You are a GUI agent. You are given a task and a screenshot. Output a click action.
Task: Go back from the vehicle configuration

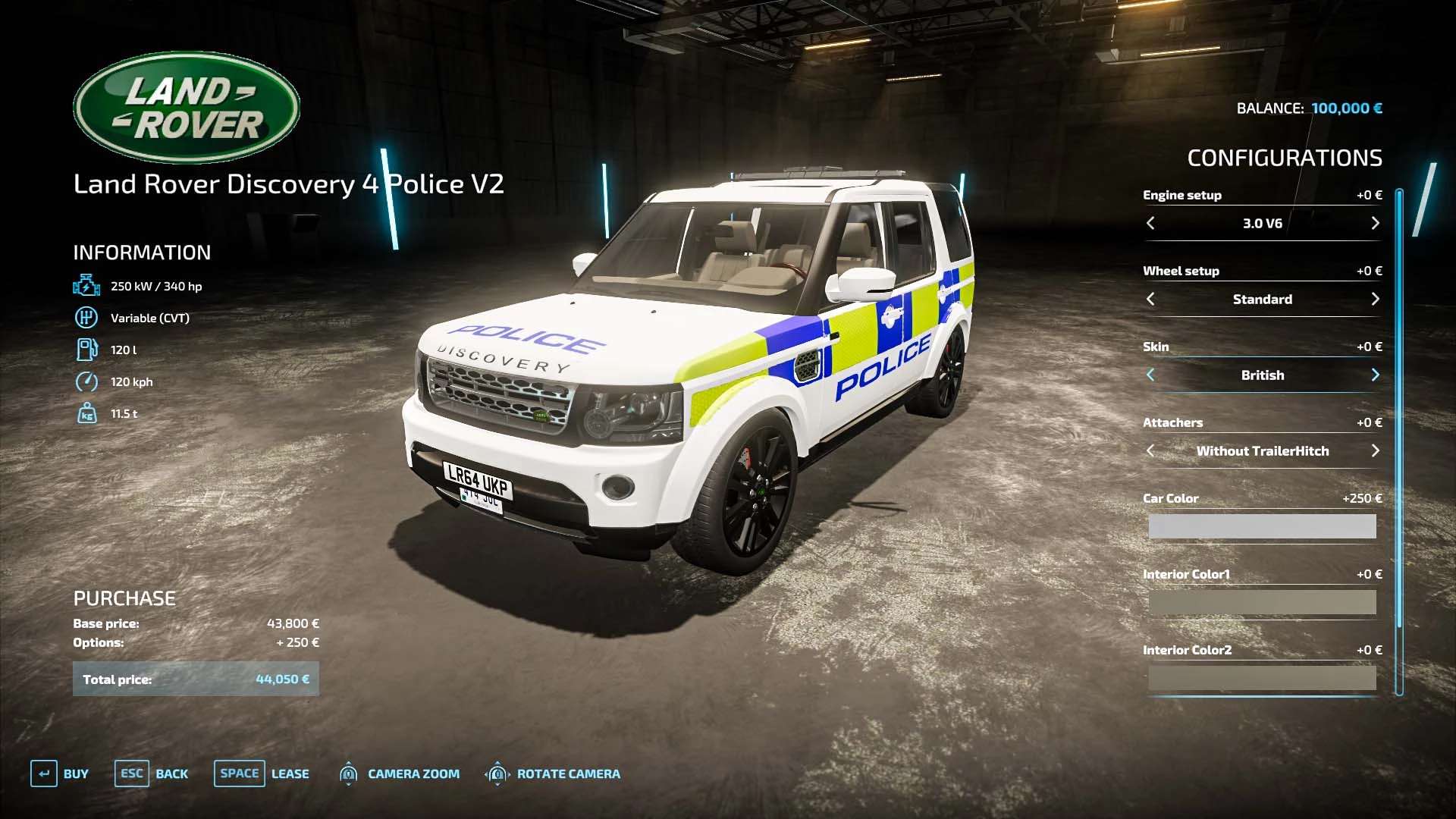[x=151, y=773]
